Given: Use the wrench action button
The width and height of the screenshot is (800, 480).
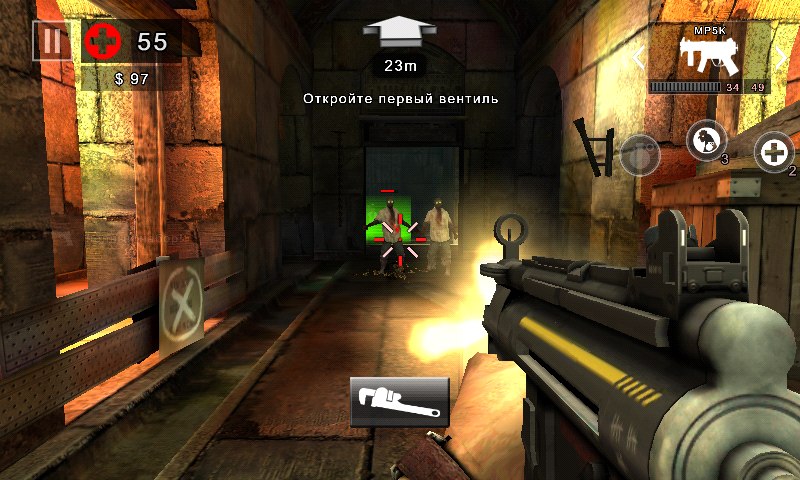Looking at the screenshot, I should coord(399,401).
